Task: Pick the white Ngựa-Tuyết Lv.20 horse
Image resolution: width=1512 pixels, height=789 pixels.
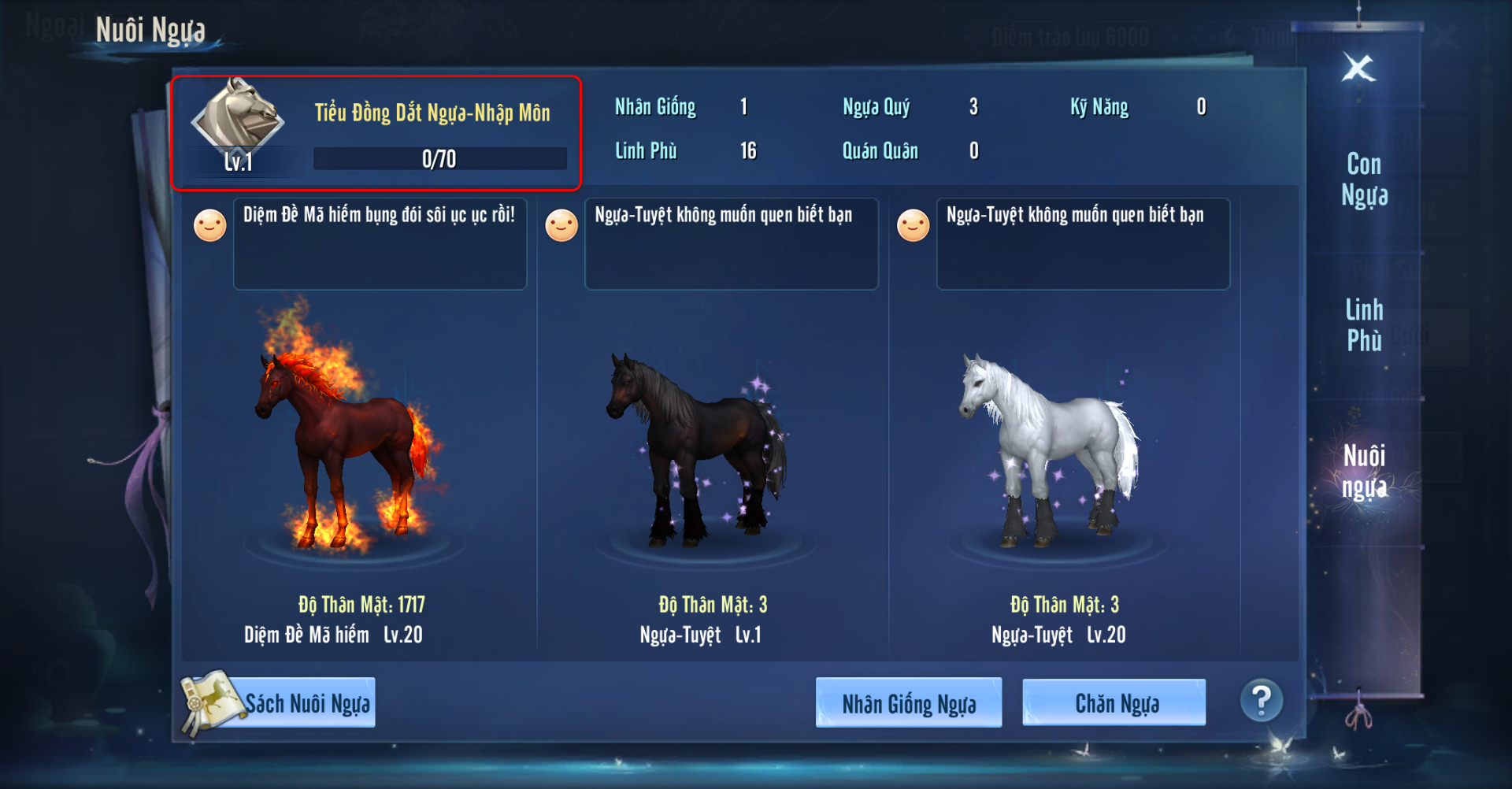Action: (1049, 449)
